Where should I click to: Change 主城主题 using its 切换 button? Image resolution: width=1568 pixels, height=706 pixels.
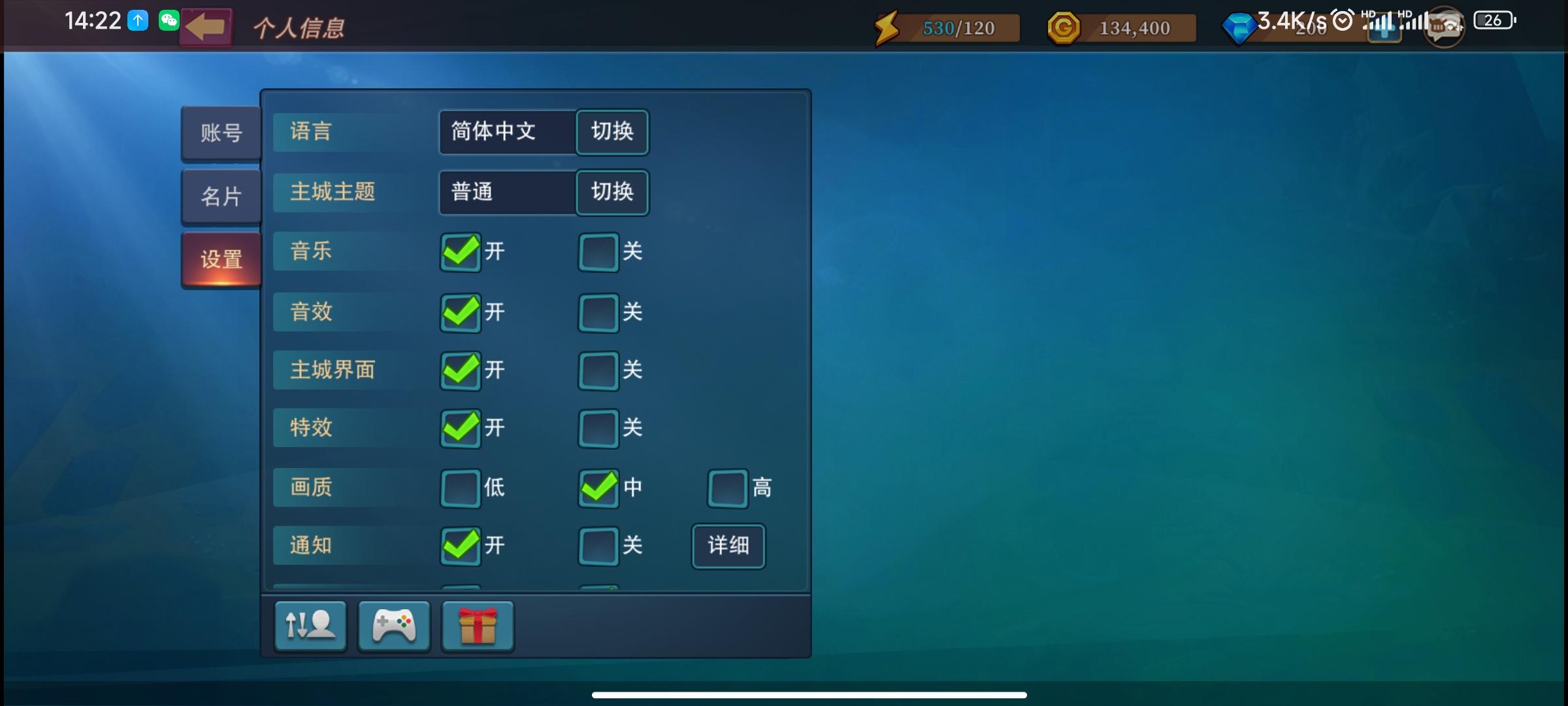[x=612, y=192]
